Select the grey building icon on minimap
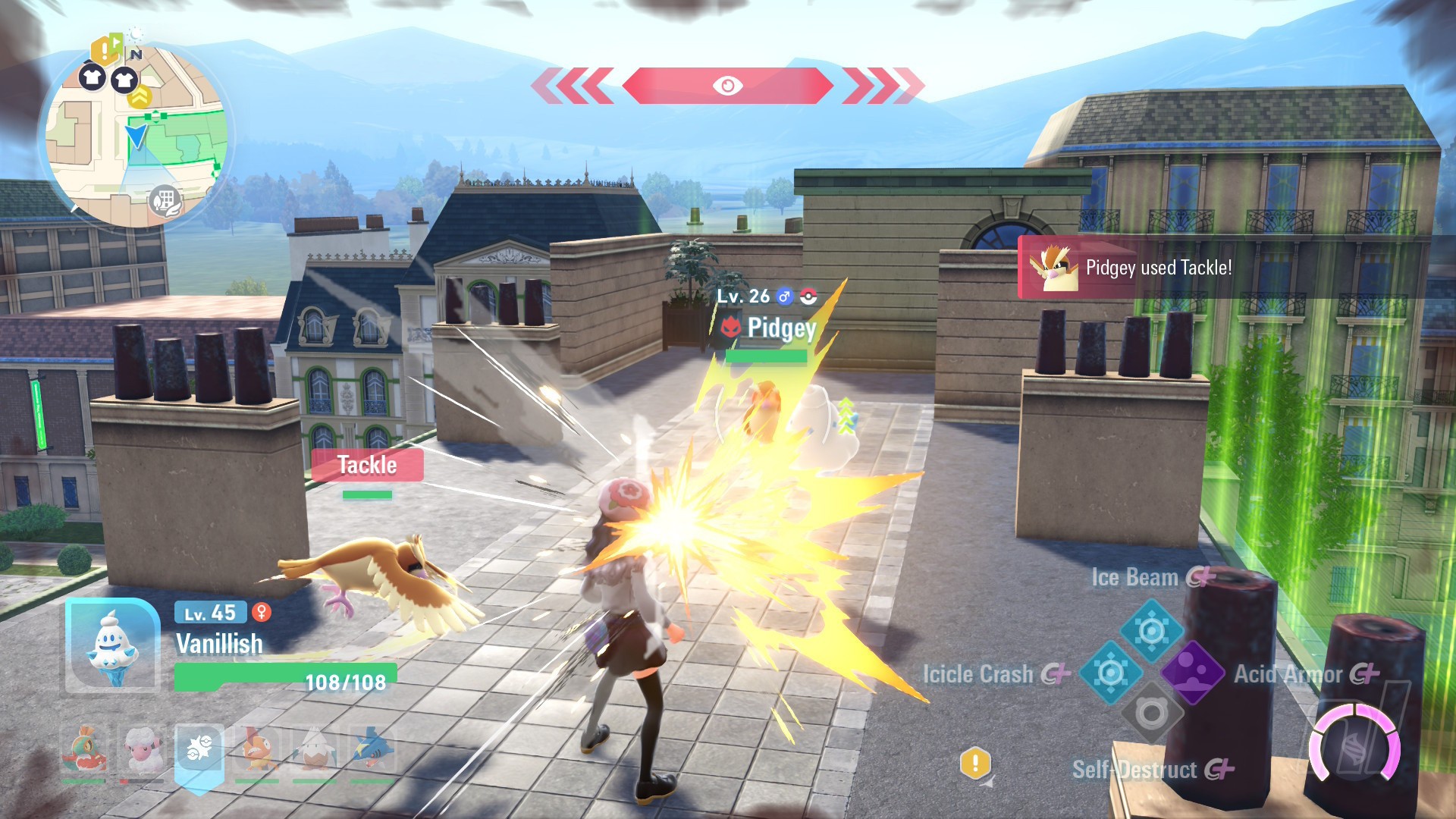1456x819 pixels. (165, 201)
